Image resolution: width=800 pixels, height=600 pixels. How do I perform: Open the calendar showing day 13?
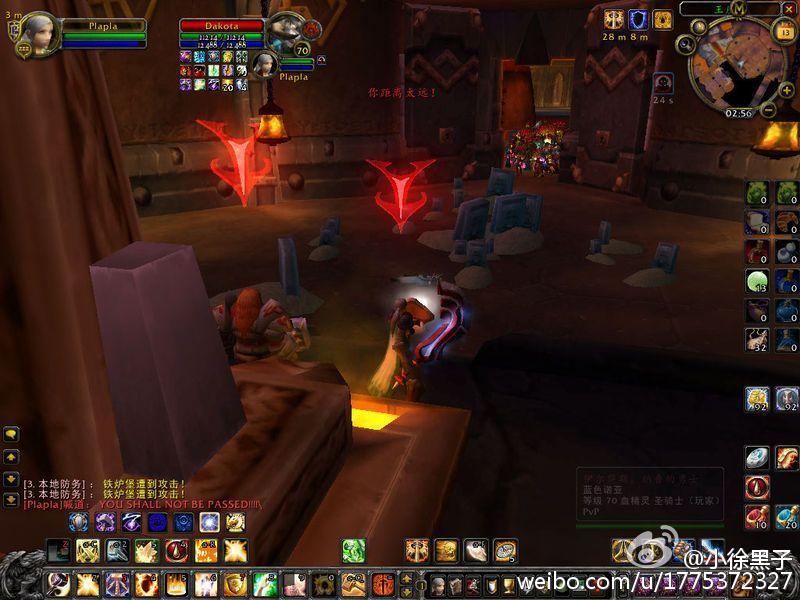pos(783,31)
